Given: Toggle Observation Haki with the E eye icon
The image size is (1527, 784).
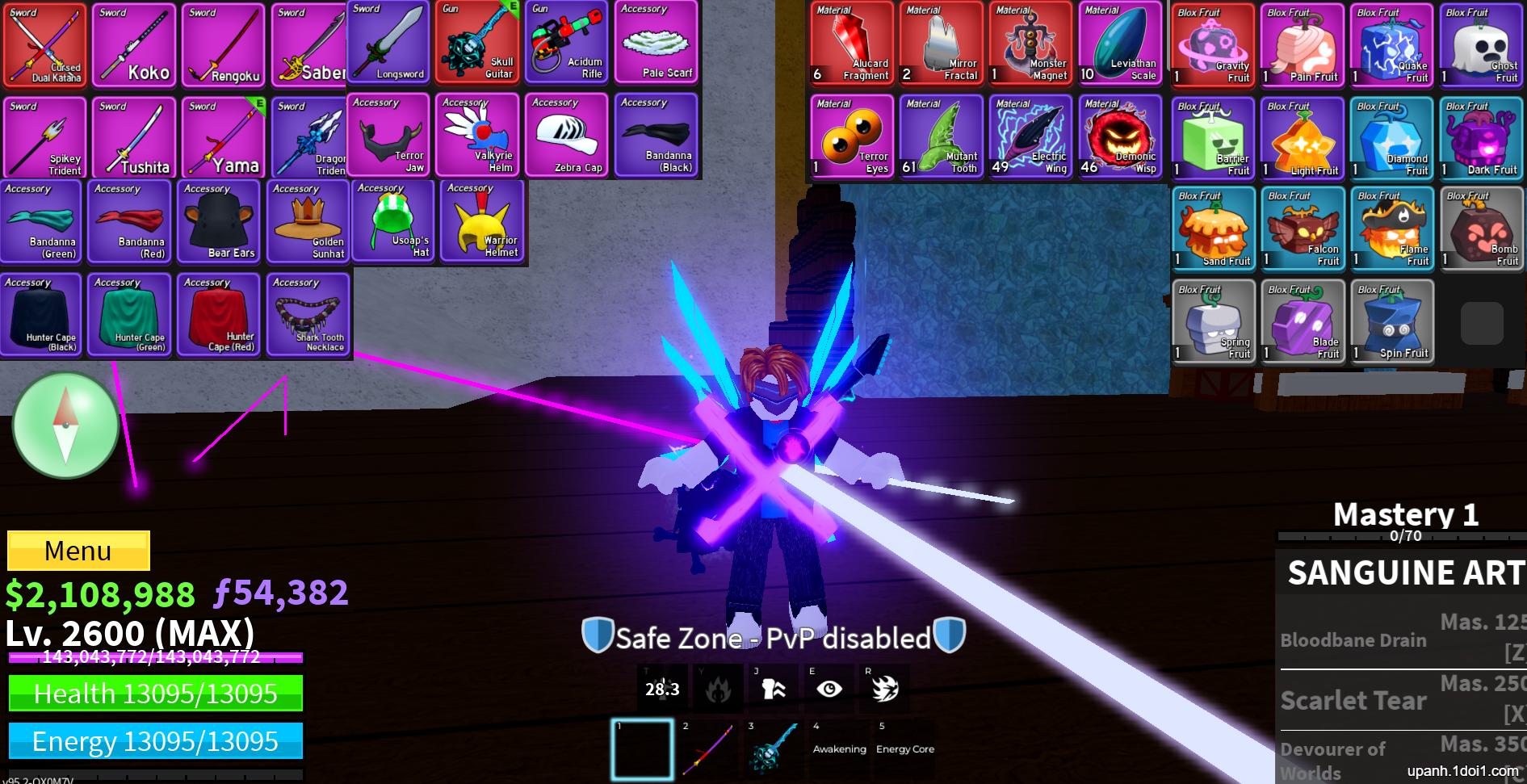Looking at the screenshot, I should pos(829,689).
